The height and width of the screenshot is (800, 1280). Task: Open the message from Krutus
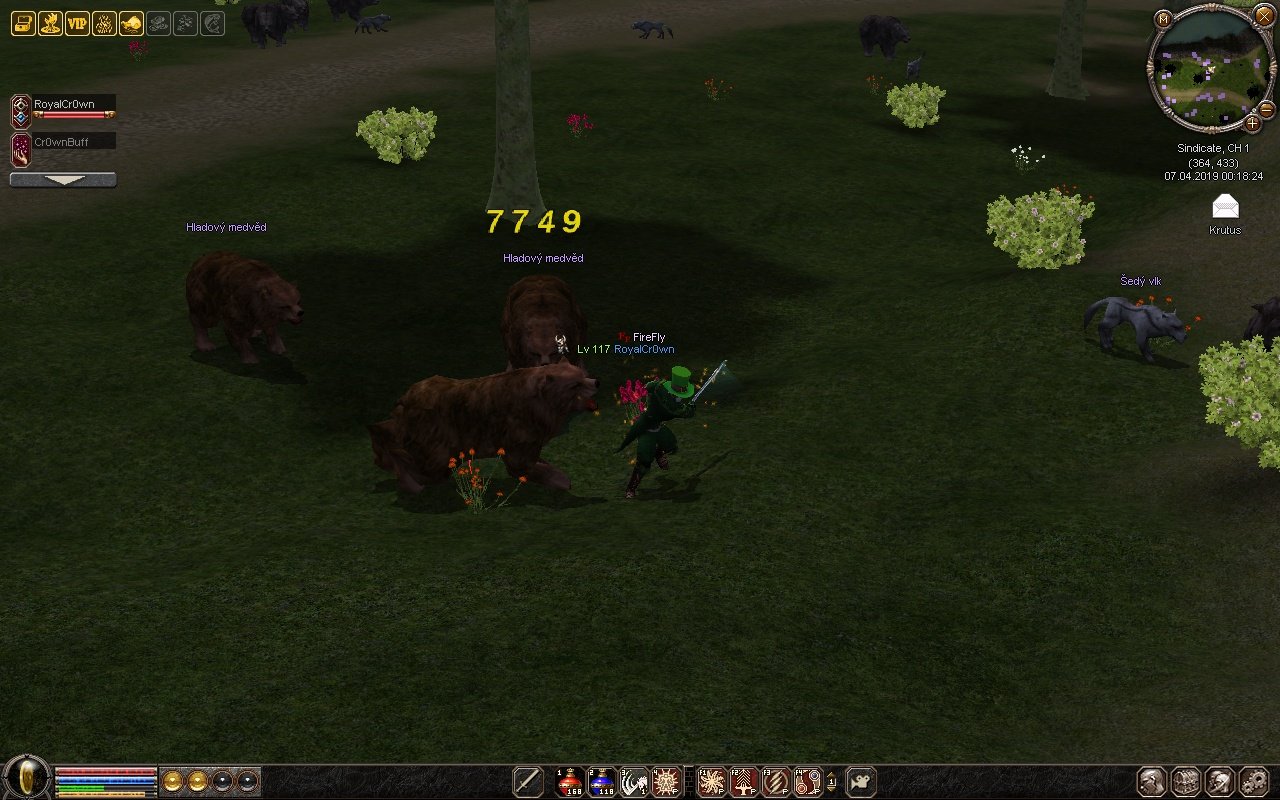pos(1225,207)
